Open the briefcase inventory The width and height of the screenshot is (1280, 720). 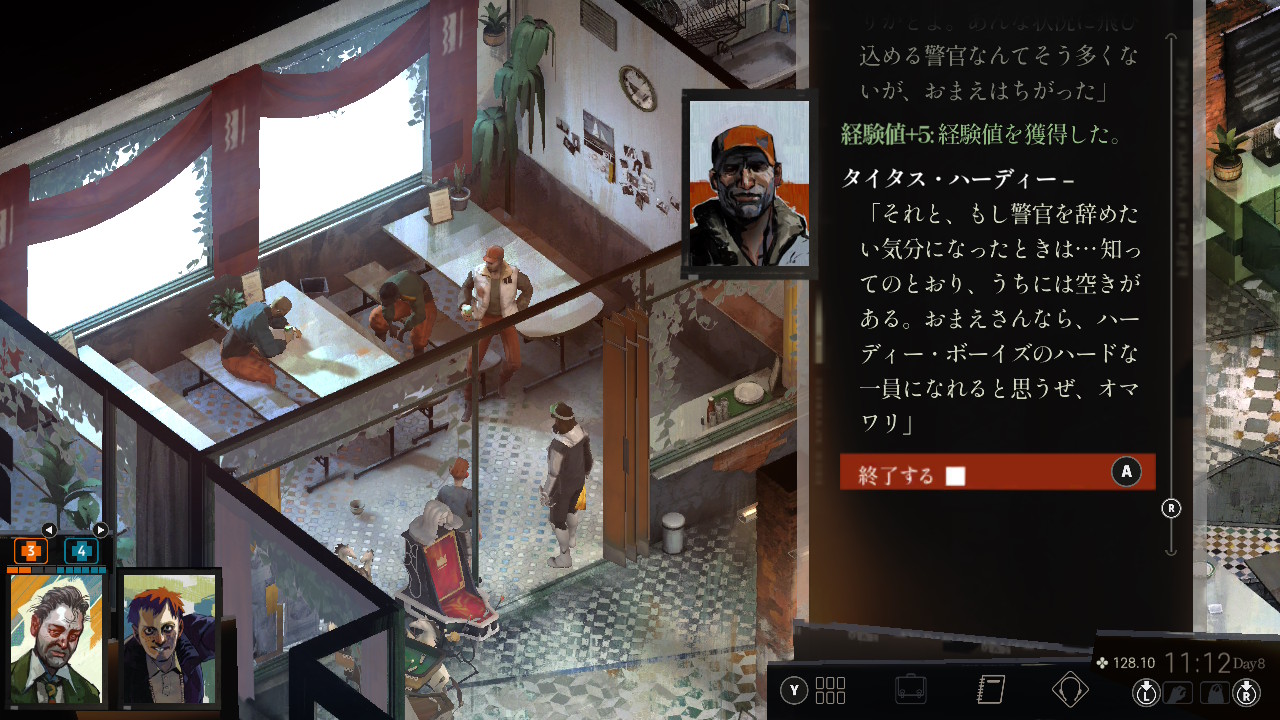coord(910,690)
